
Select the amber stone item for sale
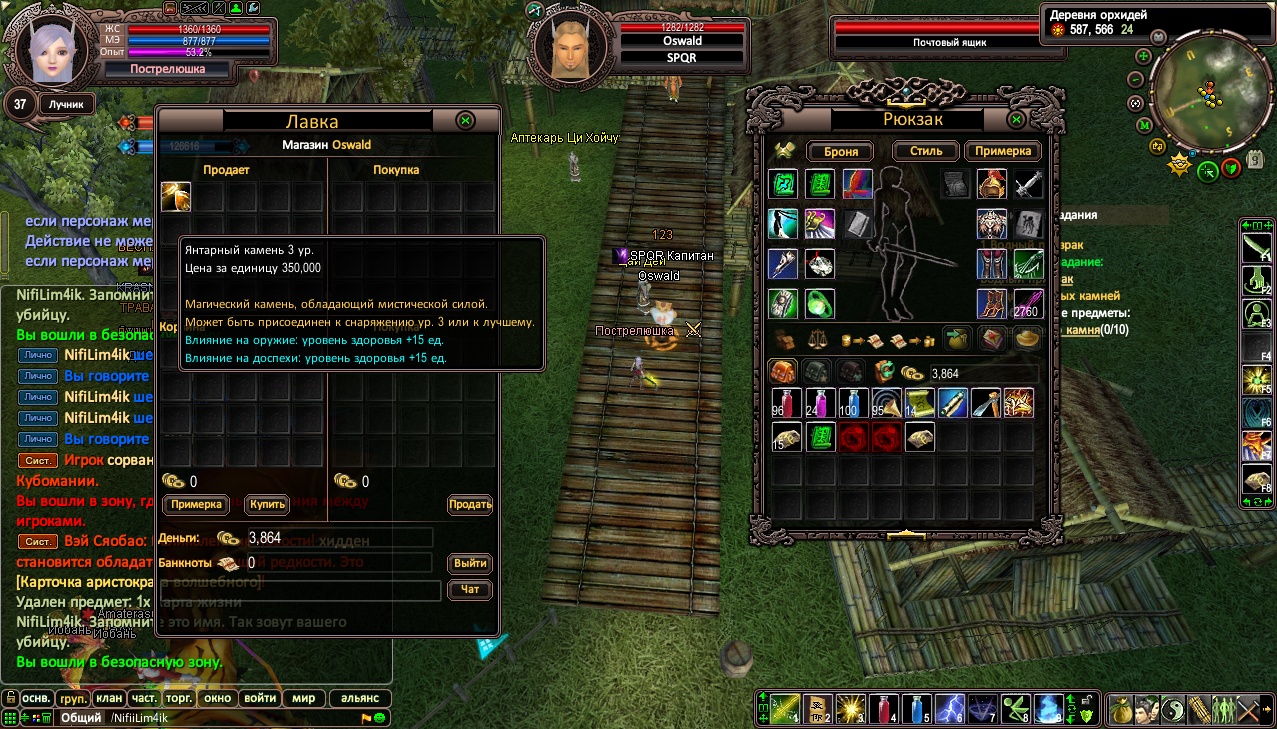point(176,196)
